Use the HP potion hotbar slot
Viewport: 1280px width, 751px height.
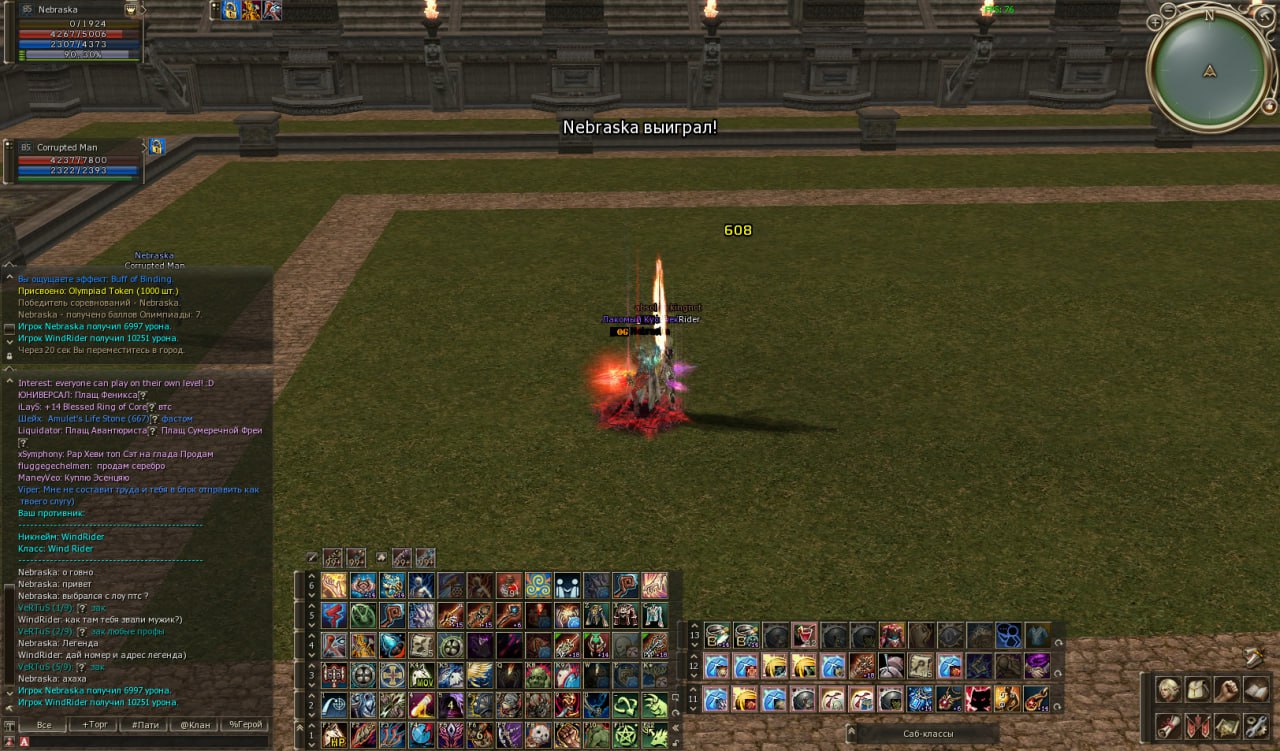click(335, 735)
